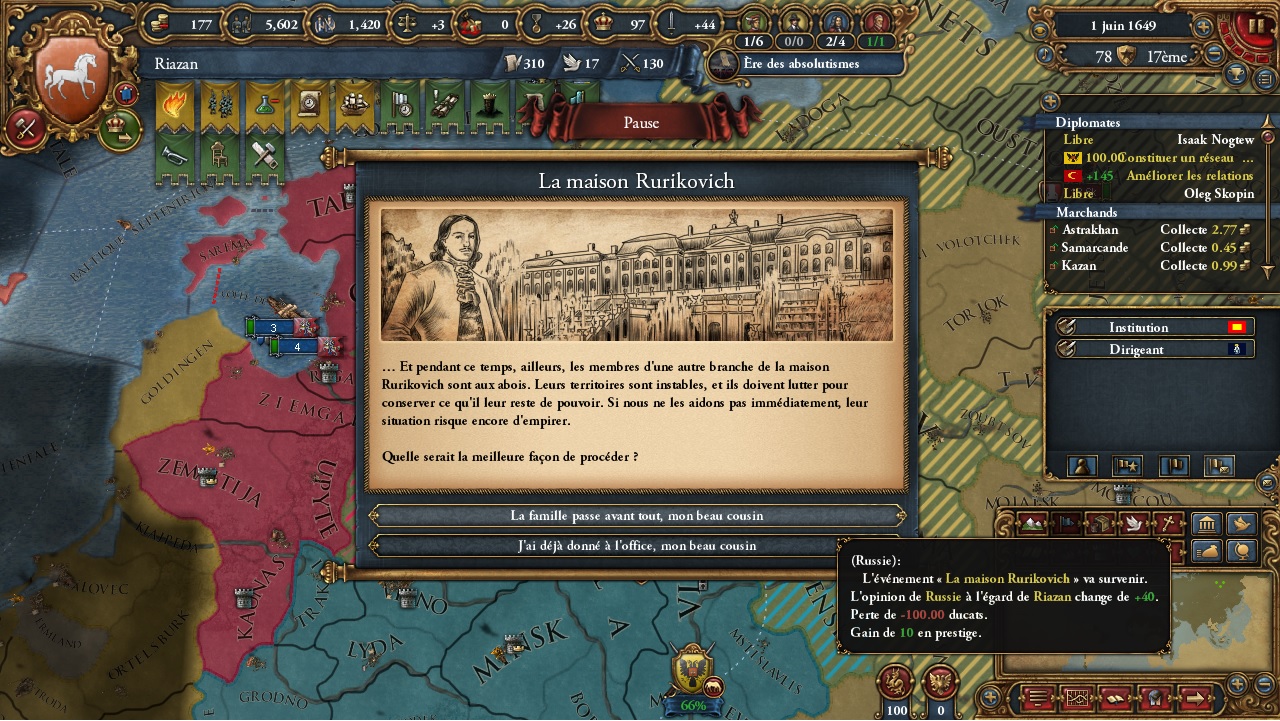Open the message log book icon
This screenshot has width=1280, height=721.
[1115, 697]
